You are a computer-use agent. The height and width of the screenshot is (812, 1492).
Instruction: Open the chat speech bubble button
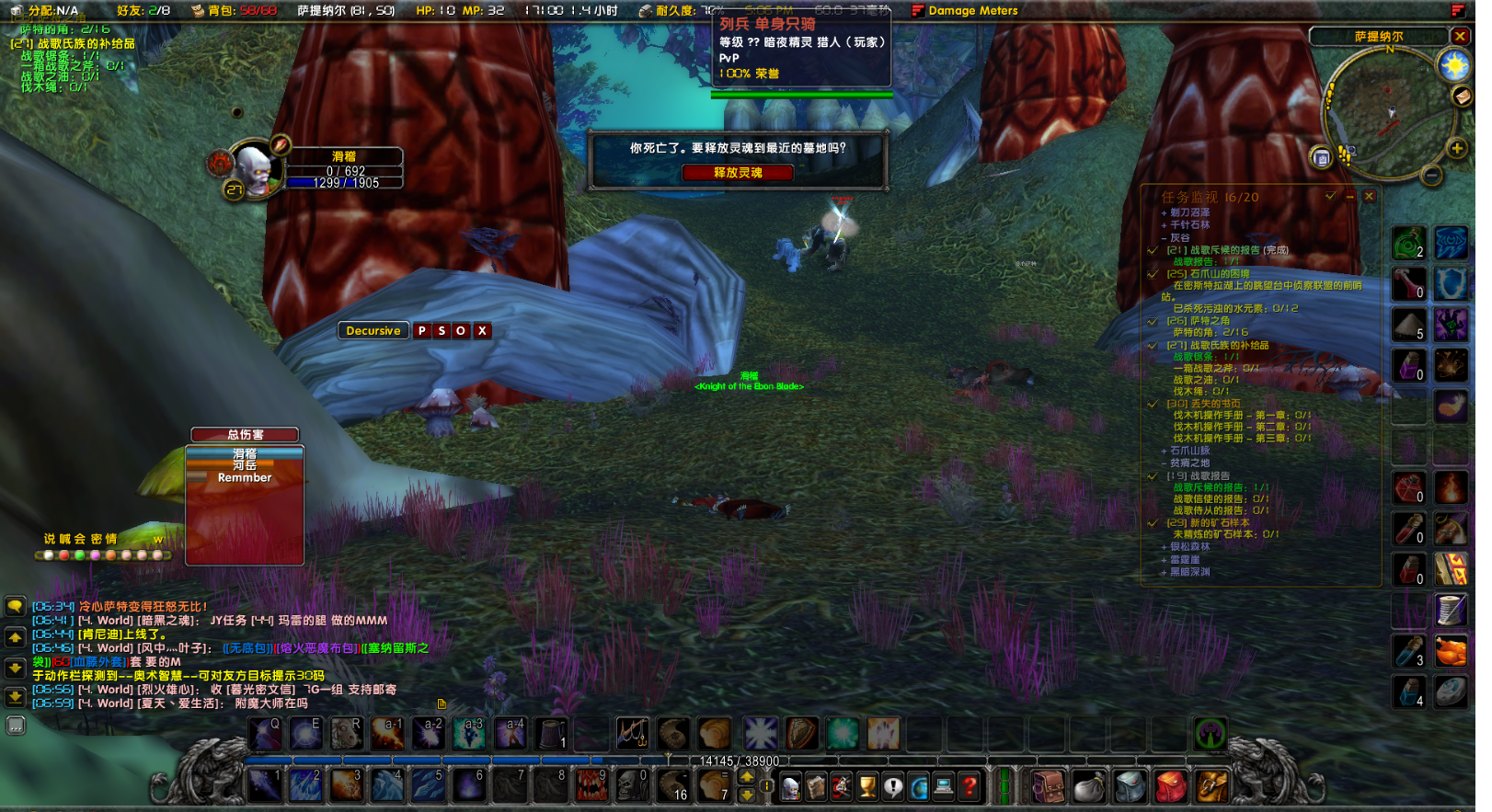pos(15,607)
